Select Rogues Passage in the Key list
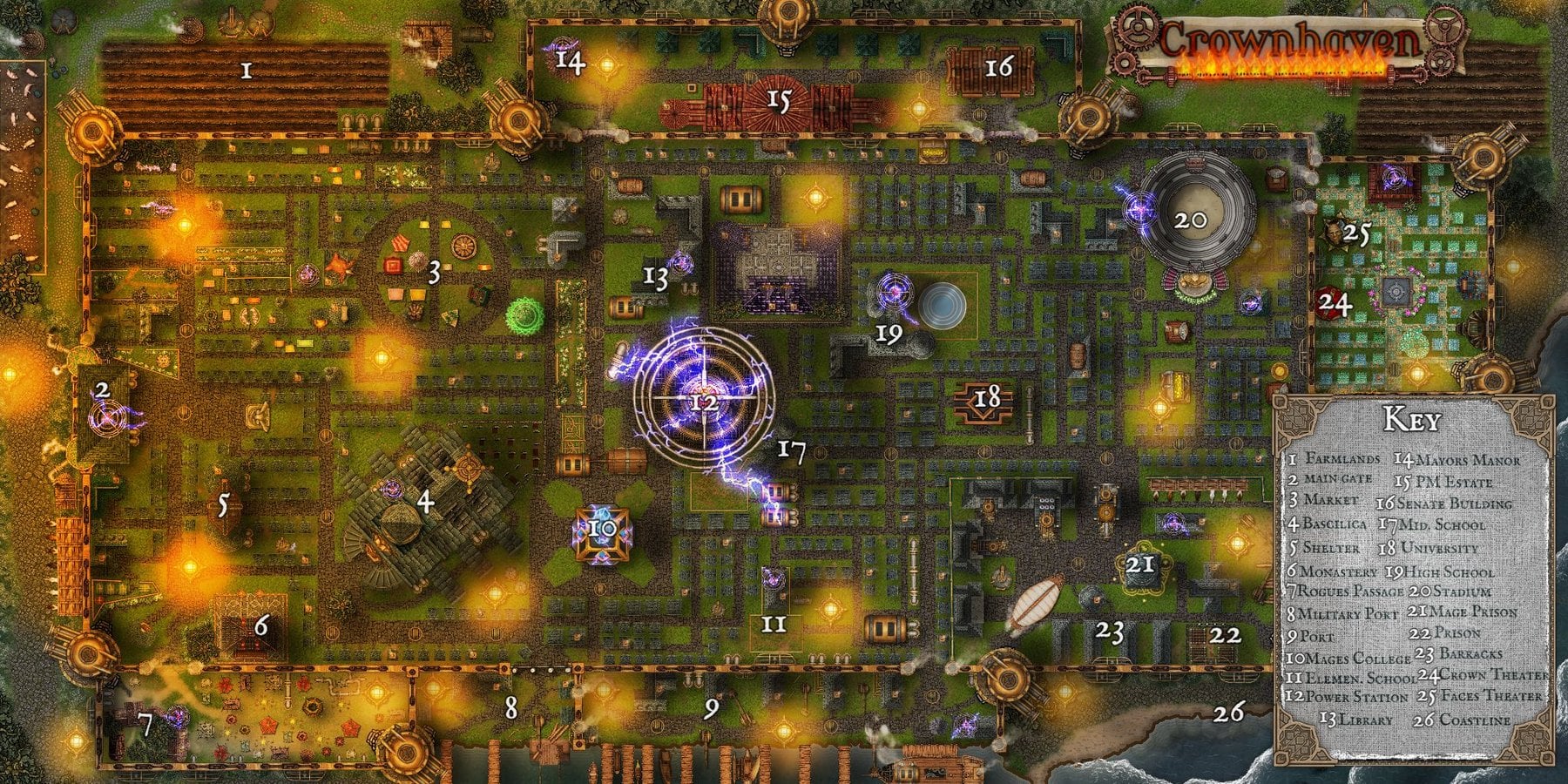Viewport: 1568px width, 784px height. [1344, 591]
